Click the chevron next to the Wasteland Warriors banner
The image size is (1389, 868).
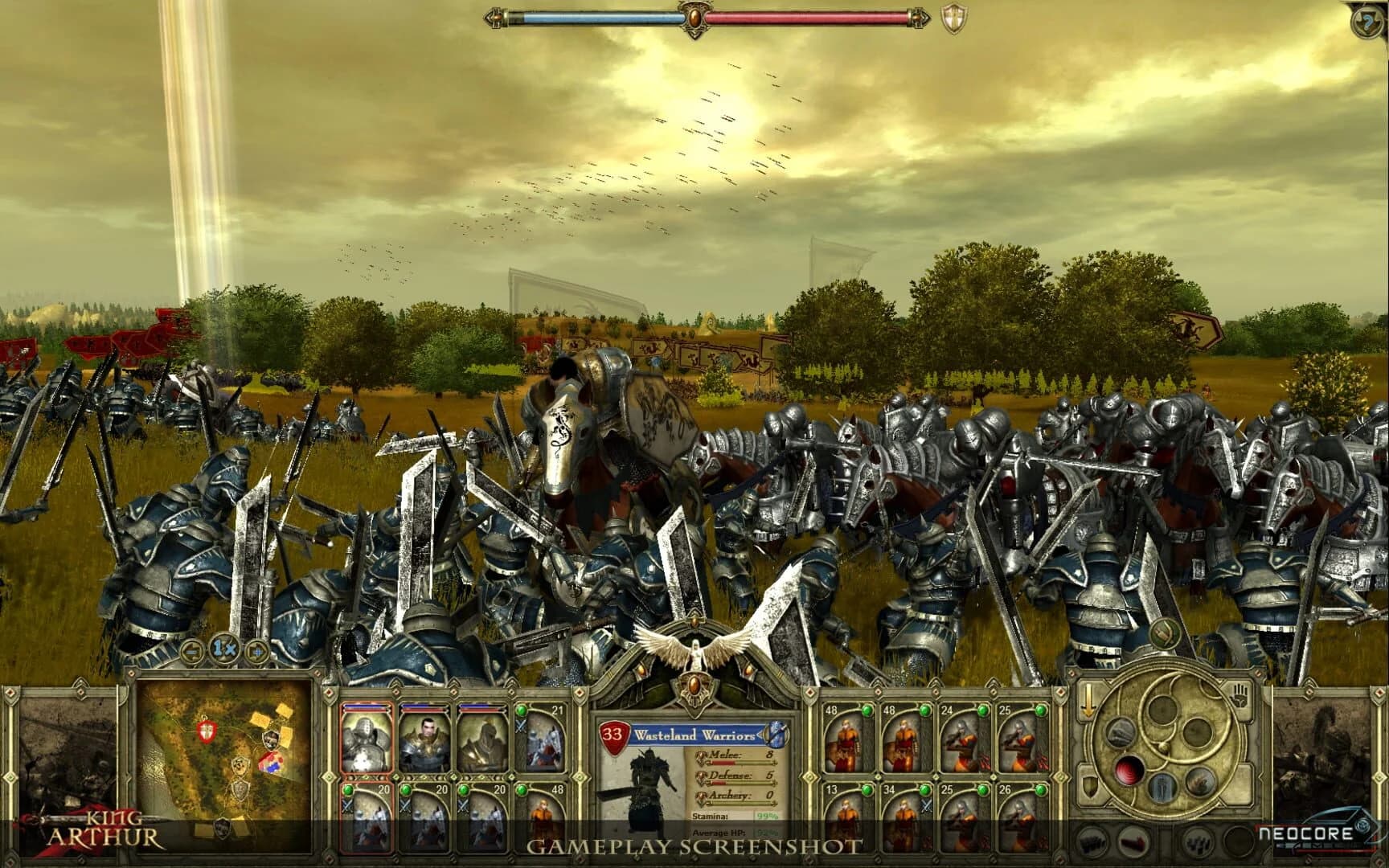point(760,735)
